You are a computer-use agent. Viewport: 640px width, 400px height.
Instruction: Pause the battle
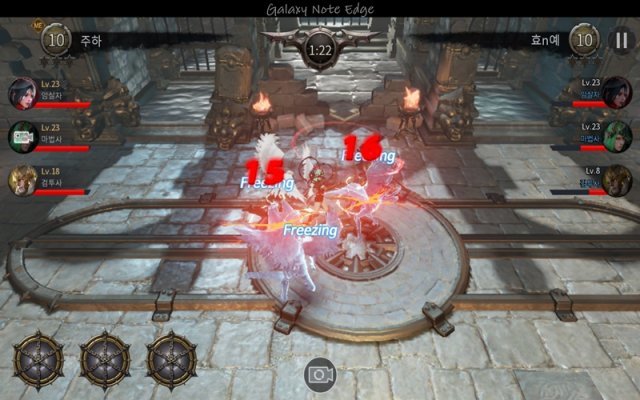click(x=619, y=41)
